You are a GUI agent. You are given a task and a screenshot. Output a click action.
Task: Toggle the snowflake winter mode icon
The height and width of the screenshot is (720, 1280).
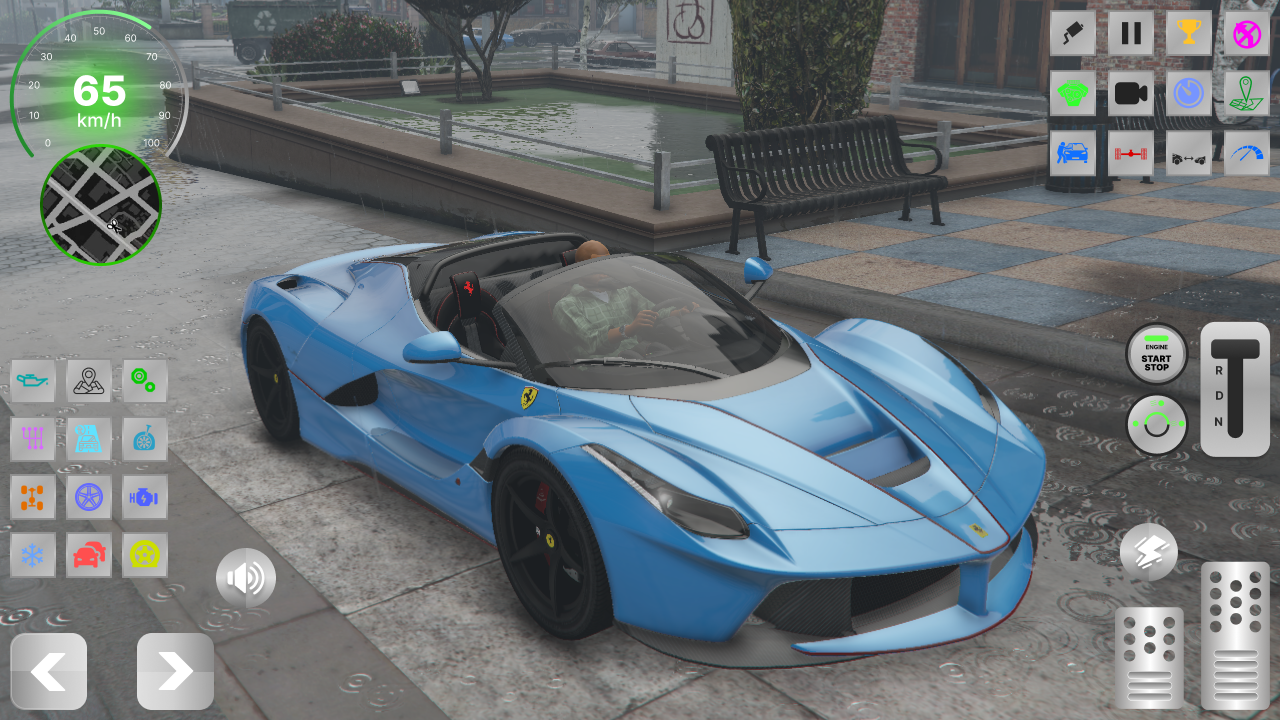click(x=33, y=555)
